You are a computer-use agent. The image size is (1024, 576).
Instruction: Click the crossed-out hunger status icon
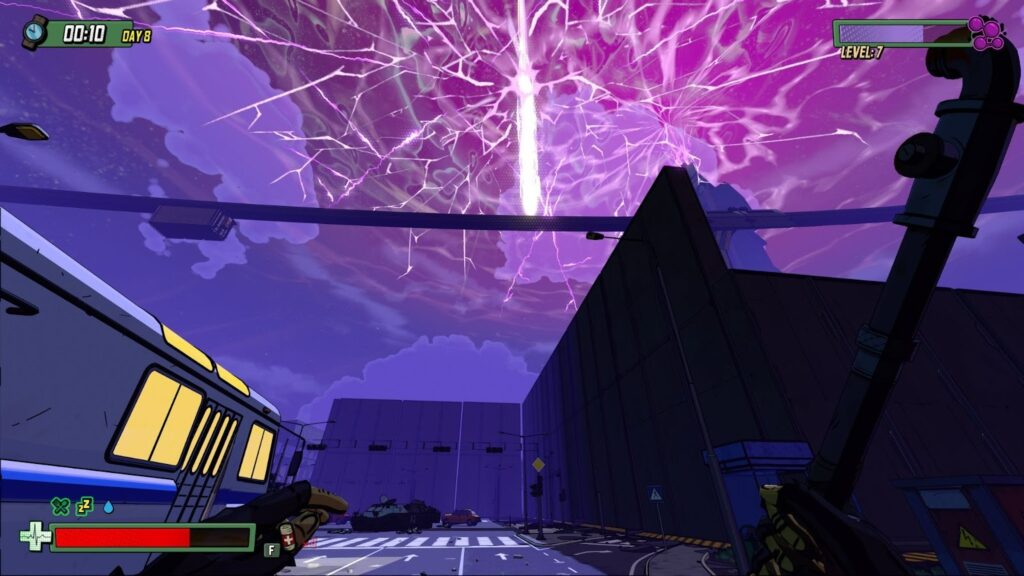(x=61, y=507)
